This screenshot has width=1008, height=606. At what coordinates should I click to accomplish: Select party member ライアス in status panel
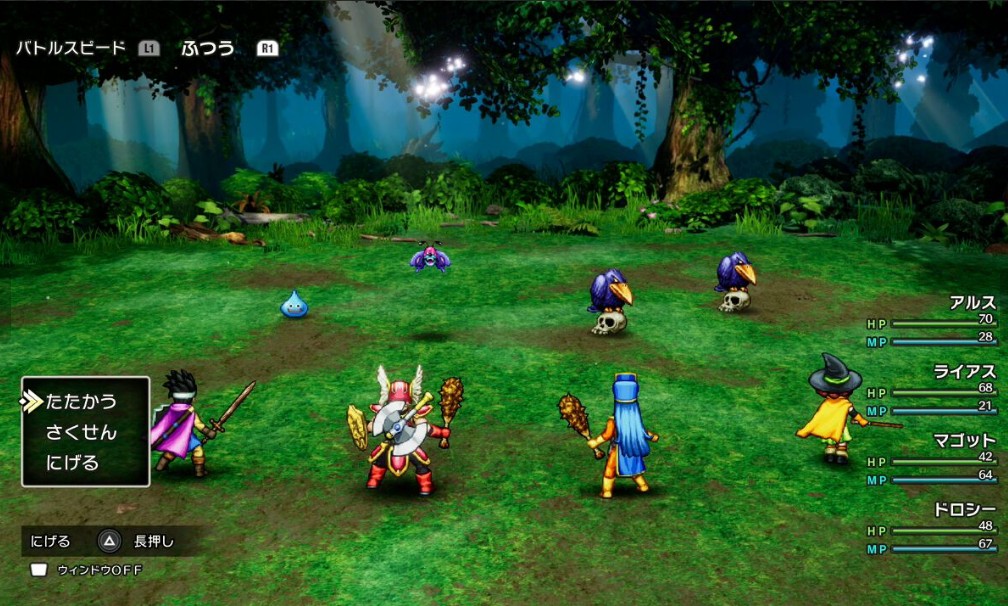click(x=964, y=372)
